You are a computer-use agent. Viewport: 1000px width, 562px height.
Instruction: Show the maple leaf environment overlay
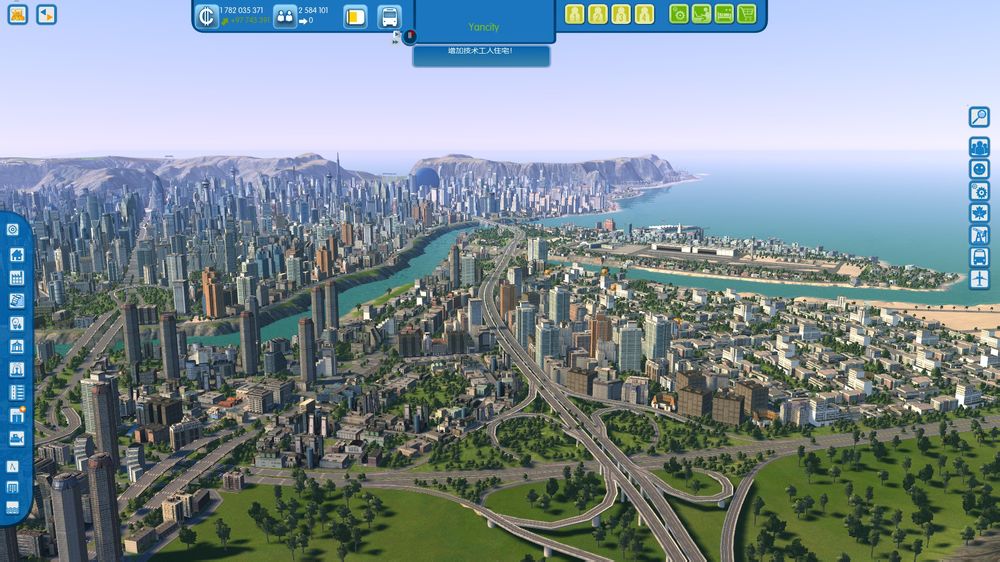point(979,213)
